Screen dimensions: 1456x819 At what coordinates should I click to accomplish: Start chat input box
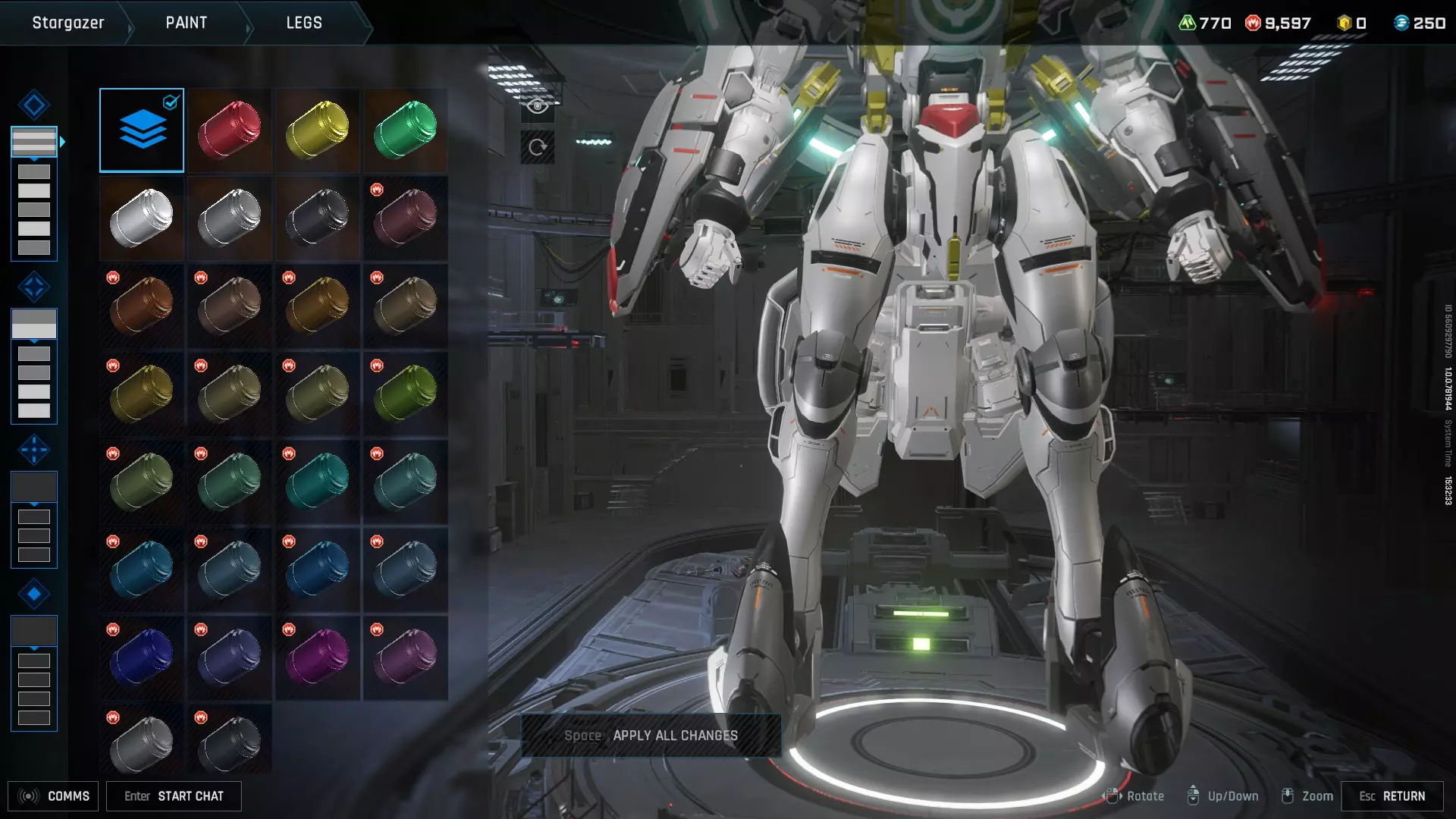[x=174, y=796]
